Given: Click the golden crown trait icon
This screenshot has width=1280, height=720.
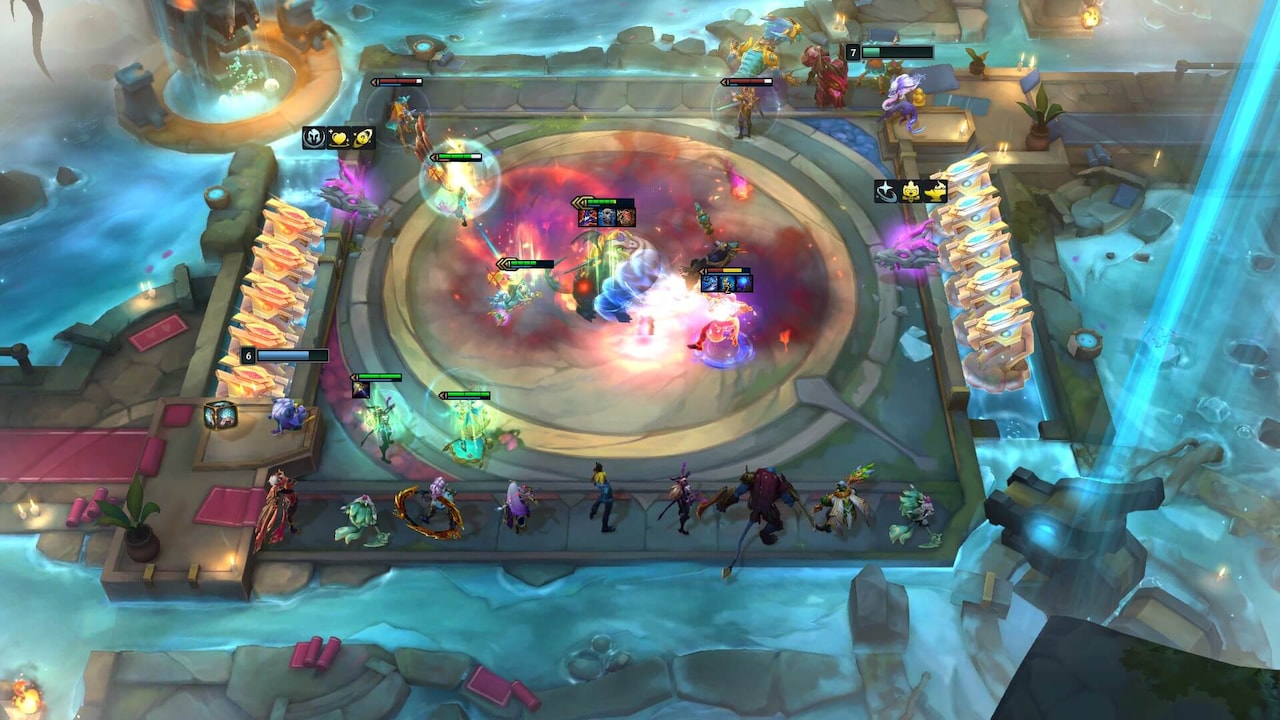Looking at the screenshot, I should [x=911, y=191].
